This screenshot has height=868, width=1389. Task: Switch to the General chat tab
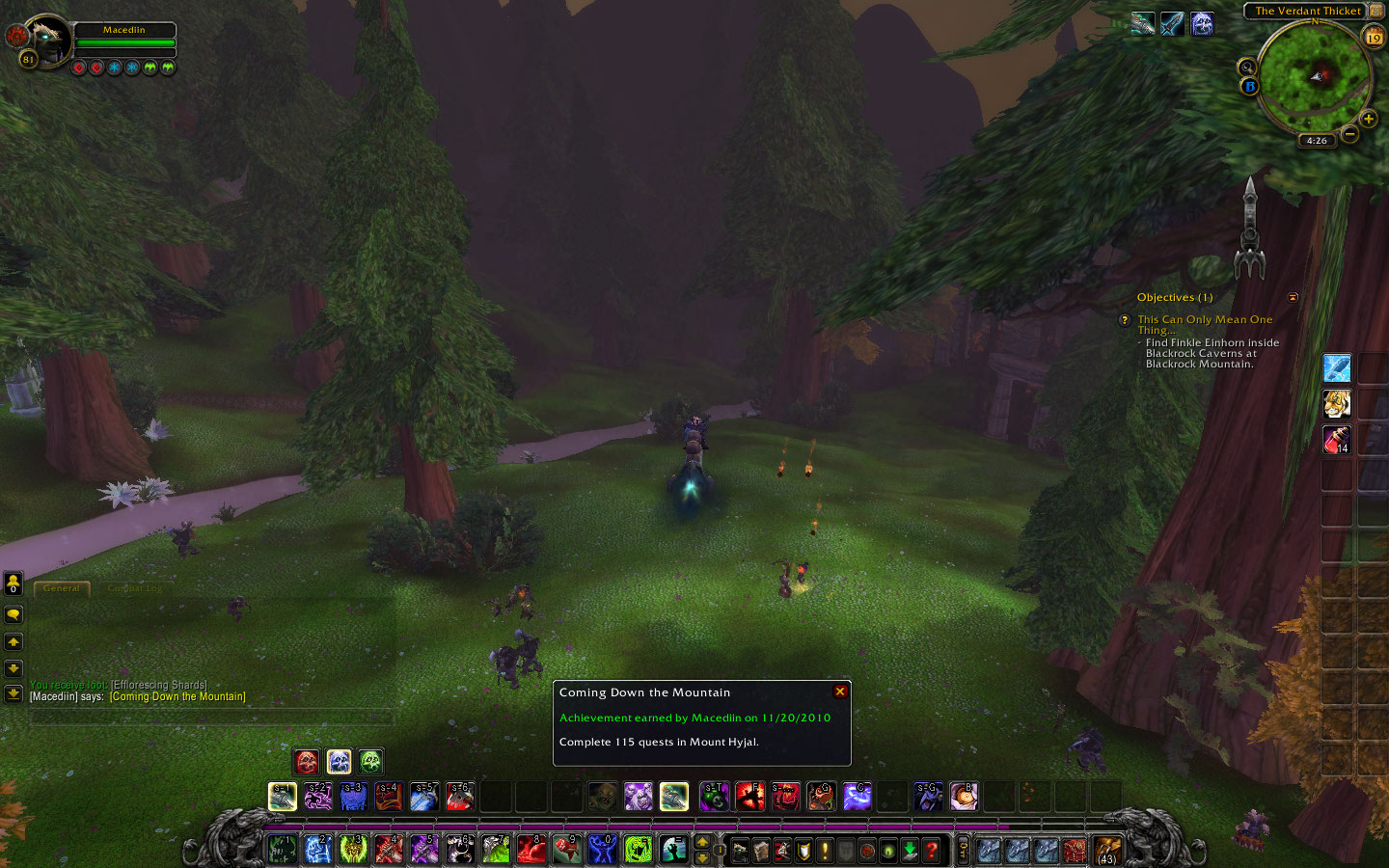click(x=62, y=588)
